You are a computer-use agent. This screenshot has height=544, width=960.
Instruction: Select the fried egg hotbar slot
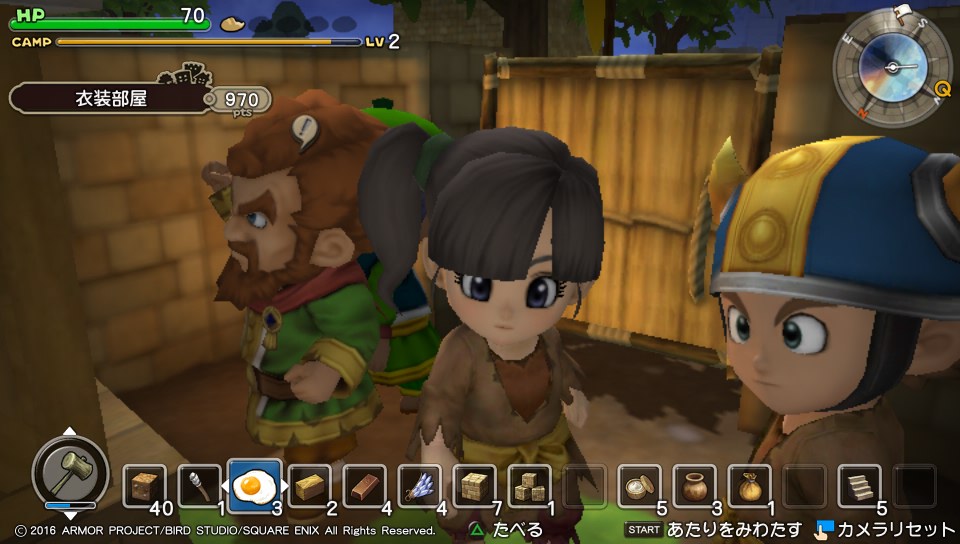tap(254, 486)
